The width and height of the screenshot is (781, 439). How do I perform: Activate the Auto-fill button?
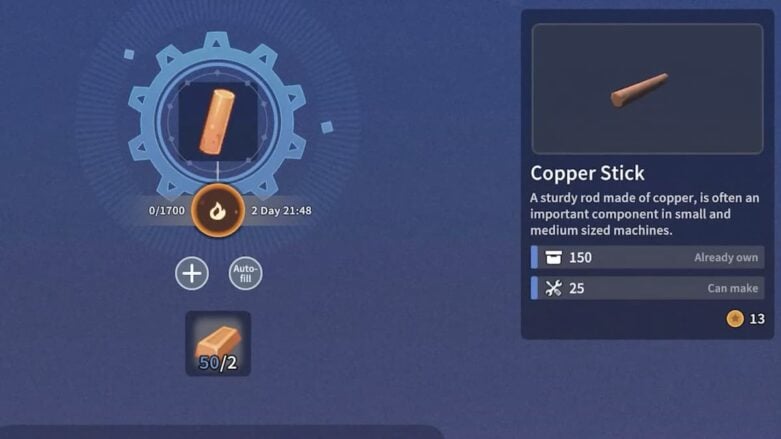click(x=245, y=273)
